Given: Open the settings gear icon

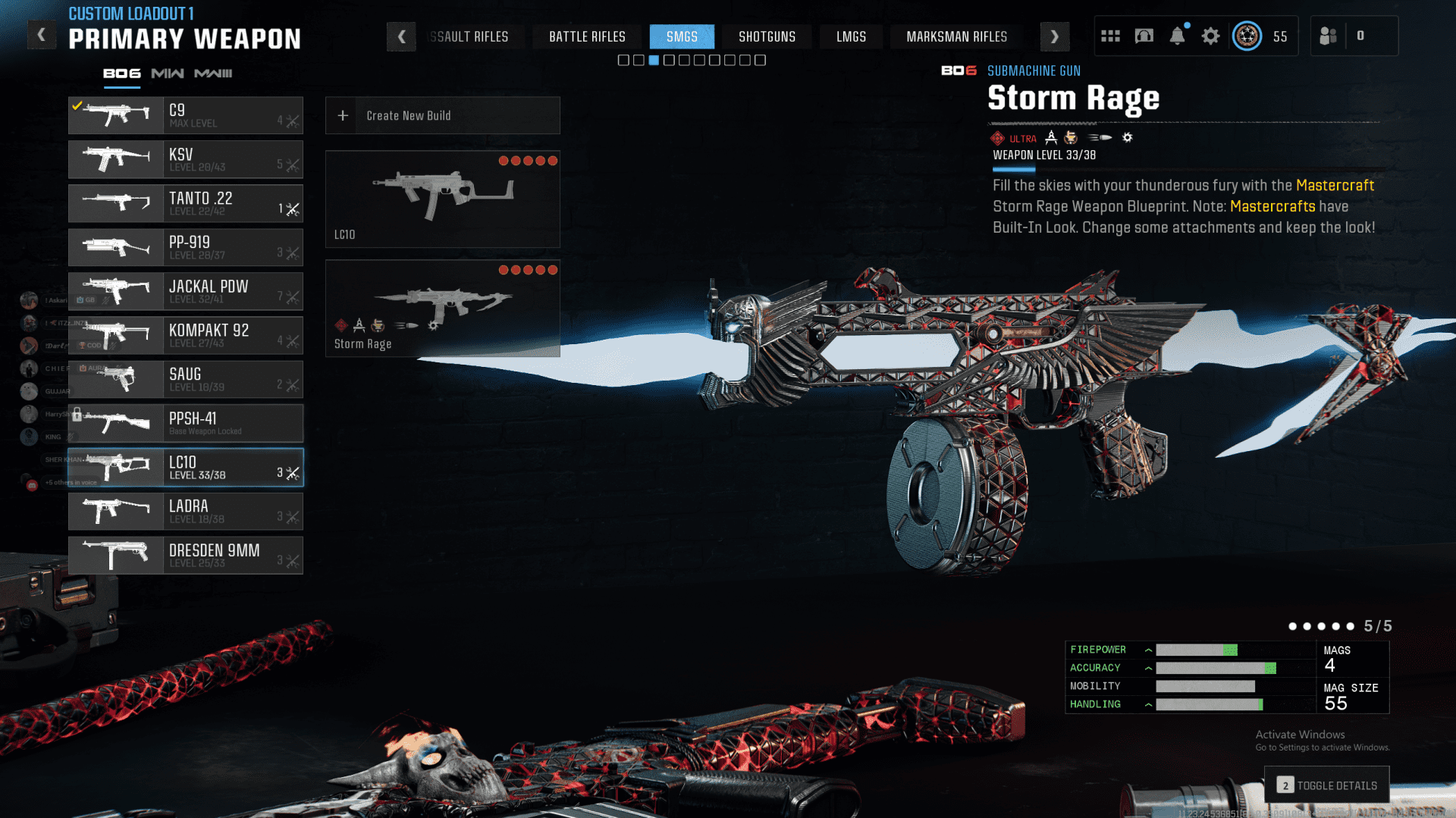Looking at the screenshot, I should (x=1210, y=36).
